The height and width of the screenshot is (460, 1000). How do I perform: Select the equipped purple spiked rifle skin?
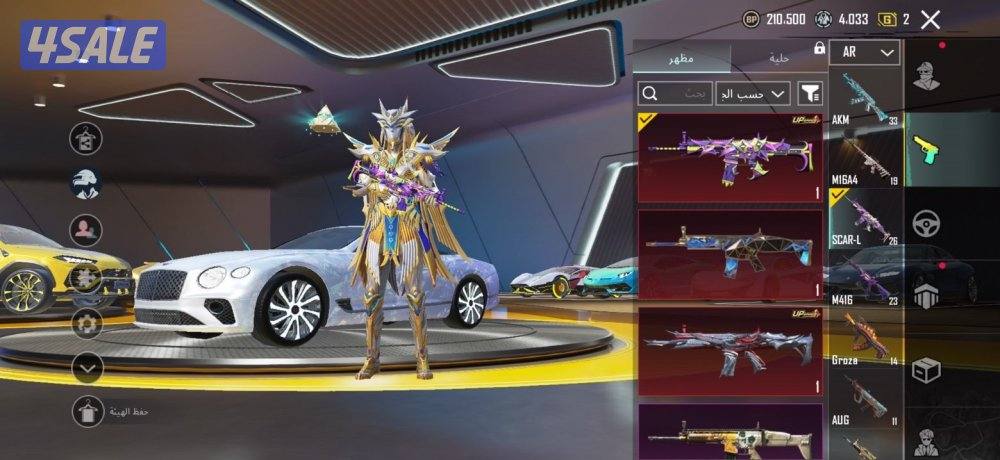730,157
